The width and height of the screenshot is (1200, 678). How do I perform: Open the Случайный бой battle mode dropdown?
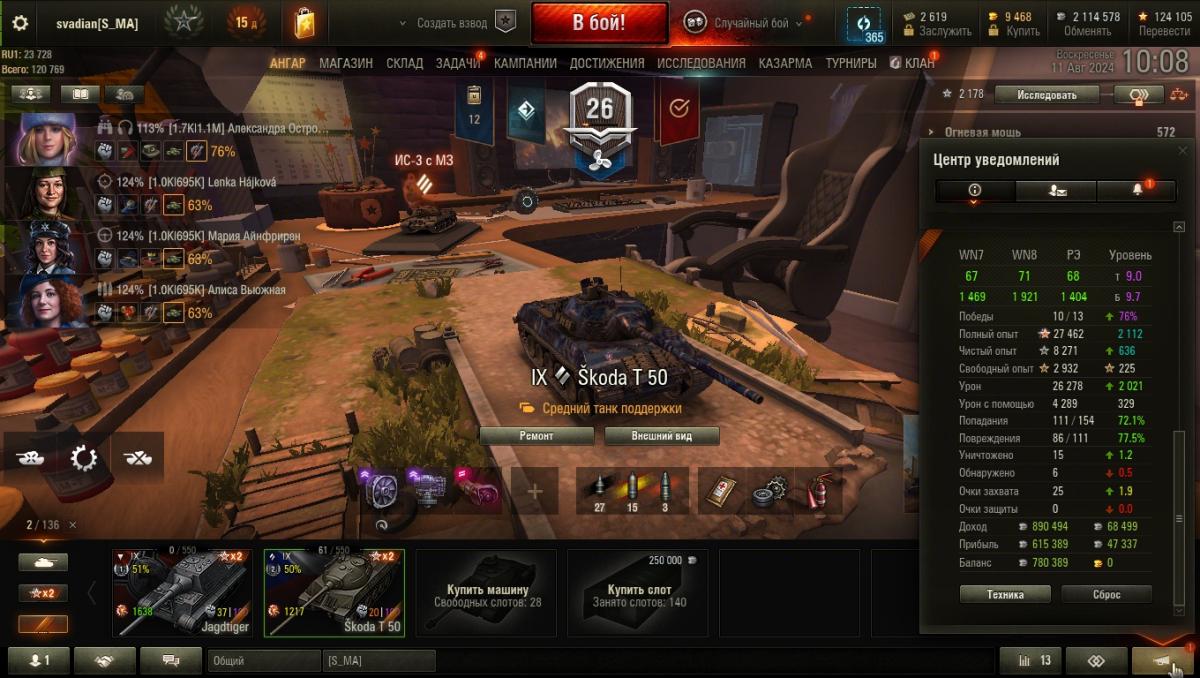coord(745,23)
